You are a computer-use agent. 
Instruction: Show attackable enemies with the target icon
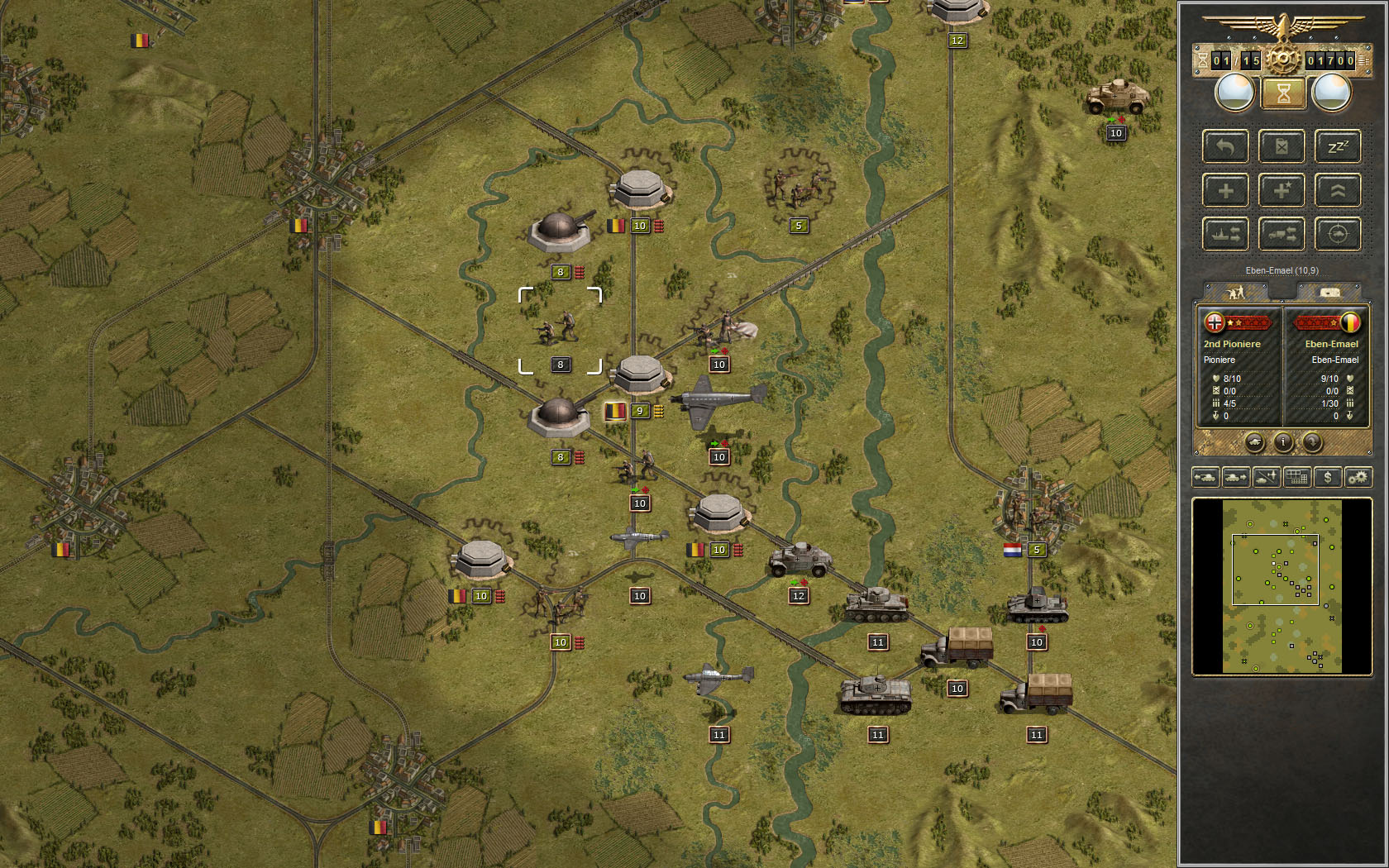pos(1338,234)
